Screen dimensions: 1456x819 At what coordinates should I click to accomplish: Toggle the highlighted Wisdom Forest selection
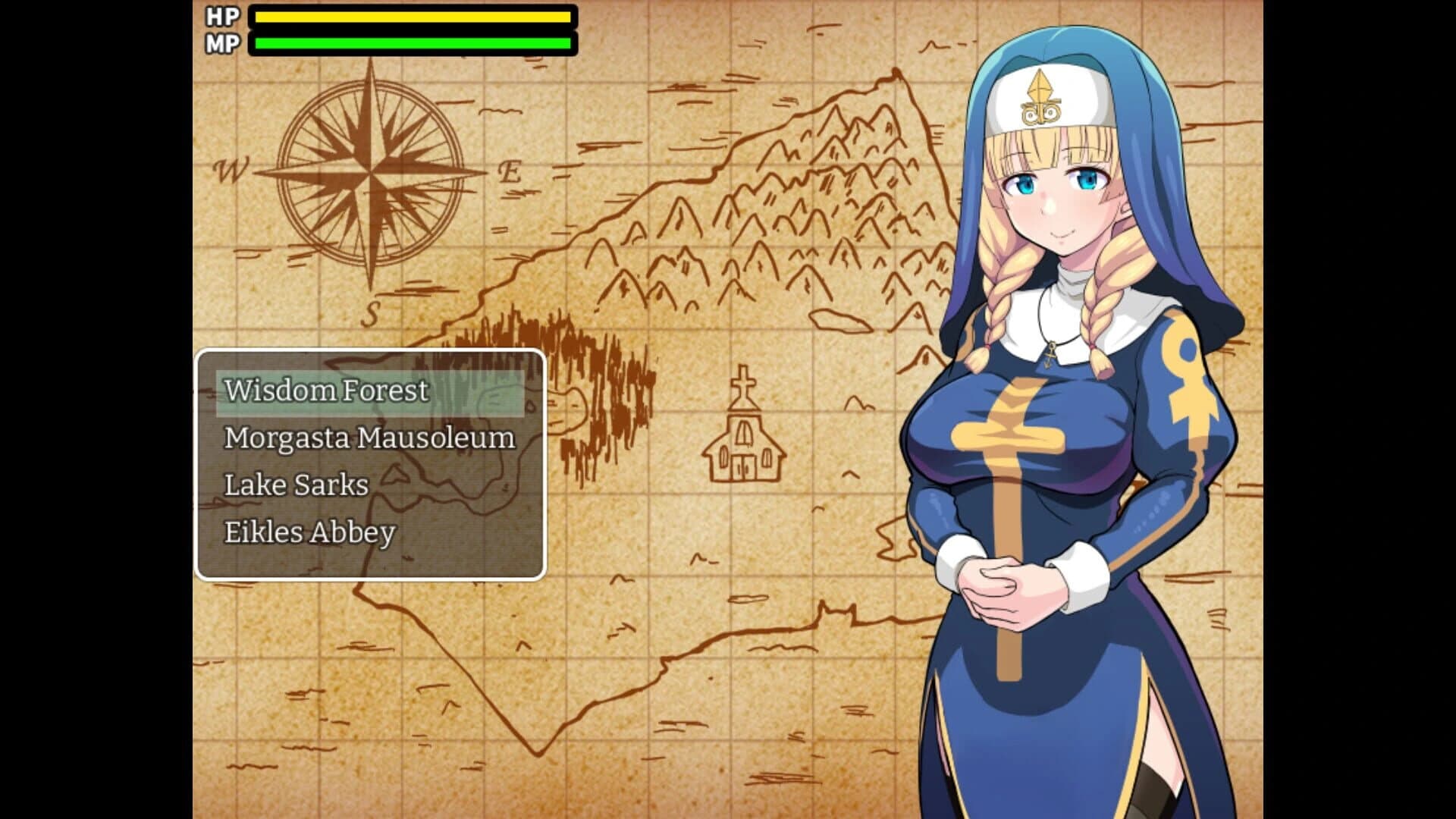pyautogui.click(x=326, y=391)
